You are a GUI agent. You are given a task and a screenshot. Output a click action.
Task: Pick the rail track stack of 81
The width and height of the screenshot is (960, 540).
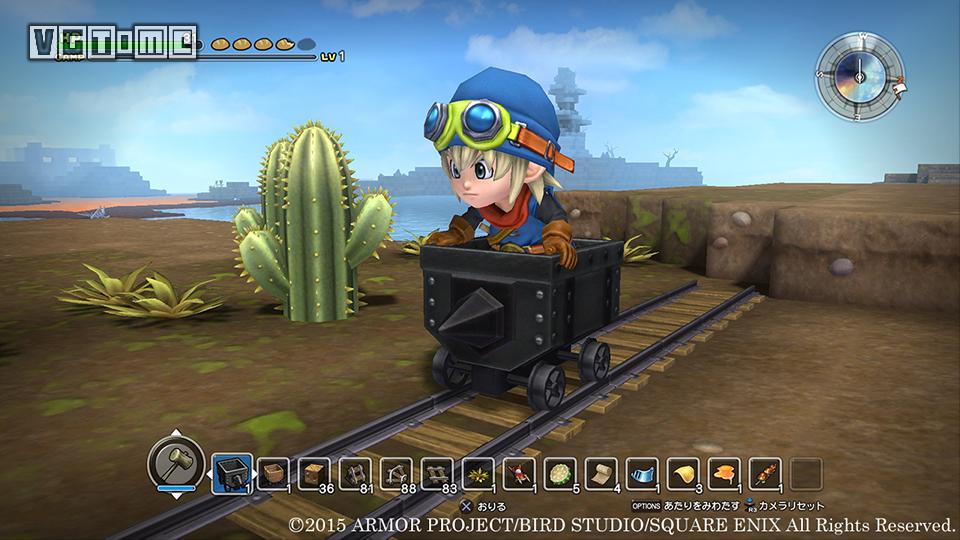[355, 473]
